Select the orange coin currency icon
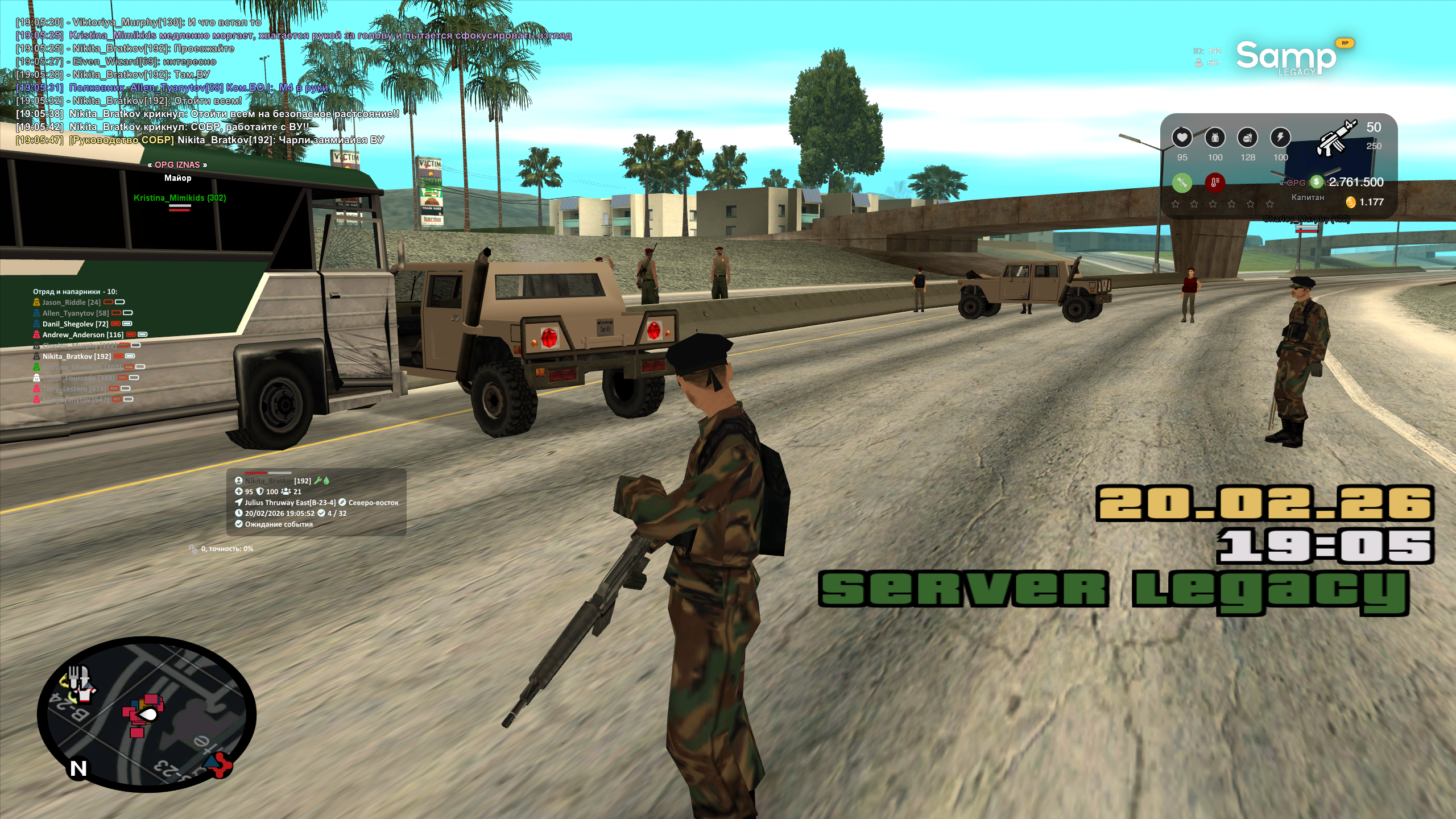Screen dimensions: 1456x819 click(1351, 202)
